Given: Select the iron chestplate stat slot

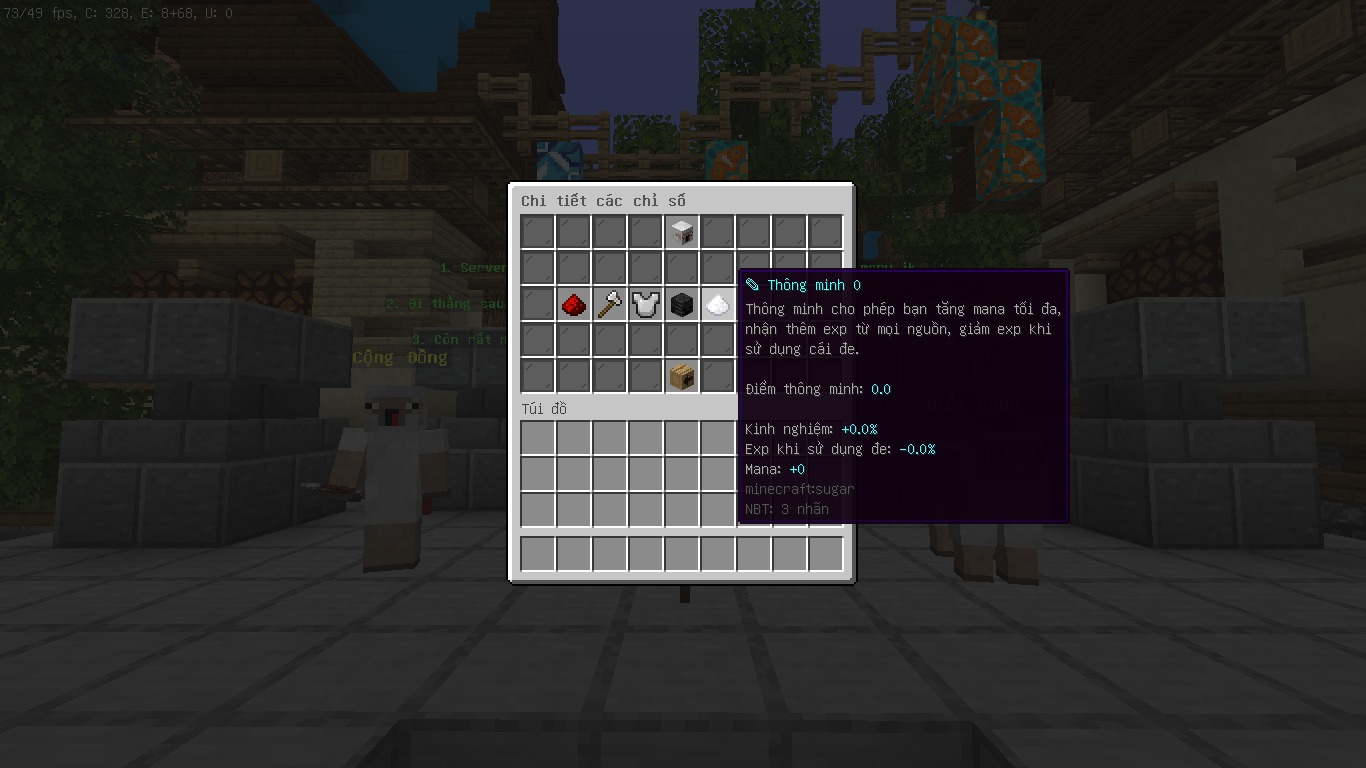Looking at the screenshot, I should 645,304.
